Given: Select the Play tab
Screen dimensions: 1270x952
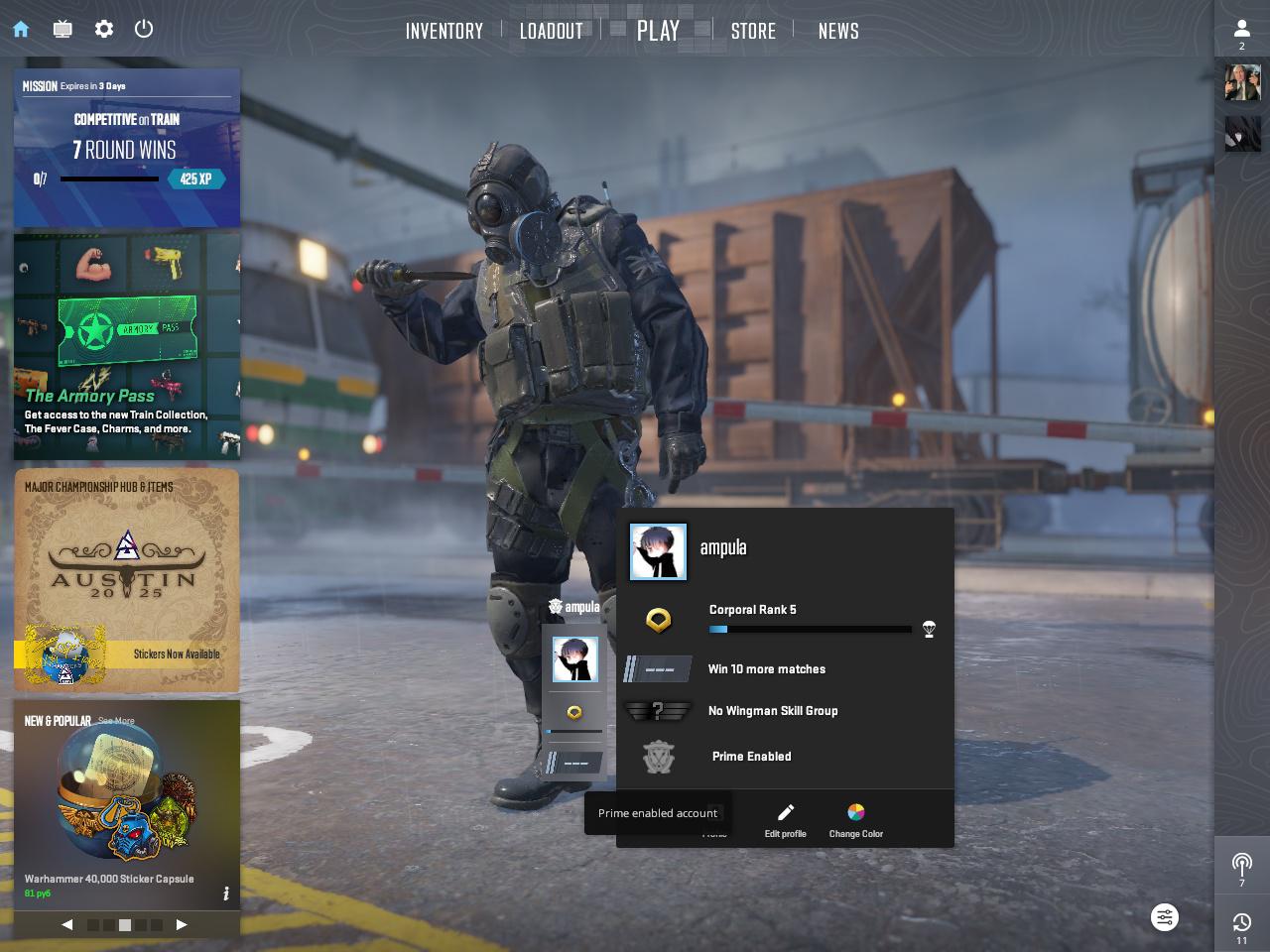Looking at the screenshot, I should point(658,31).
